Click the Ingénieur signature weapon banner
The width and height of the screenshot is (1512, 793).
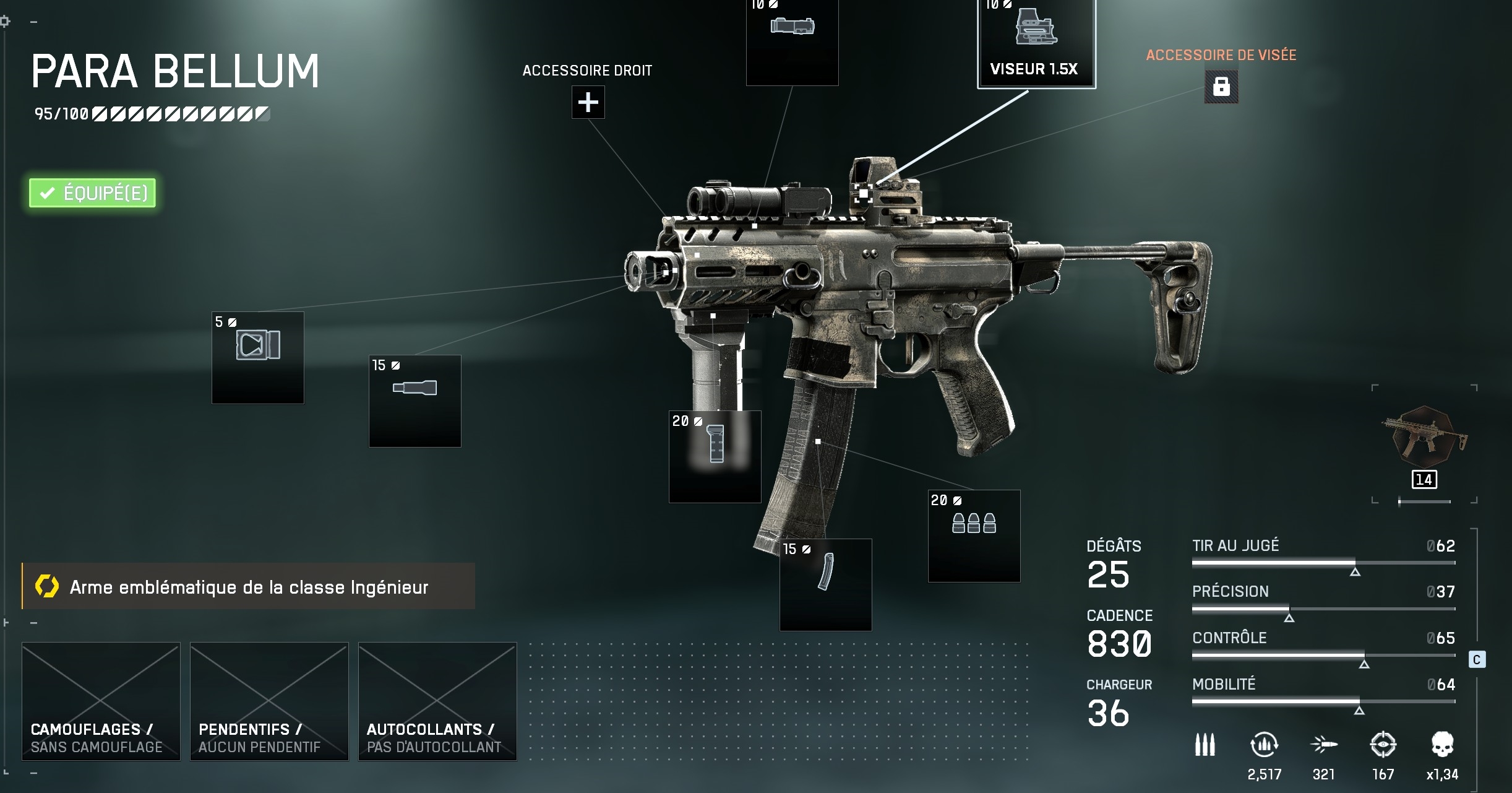249,586
